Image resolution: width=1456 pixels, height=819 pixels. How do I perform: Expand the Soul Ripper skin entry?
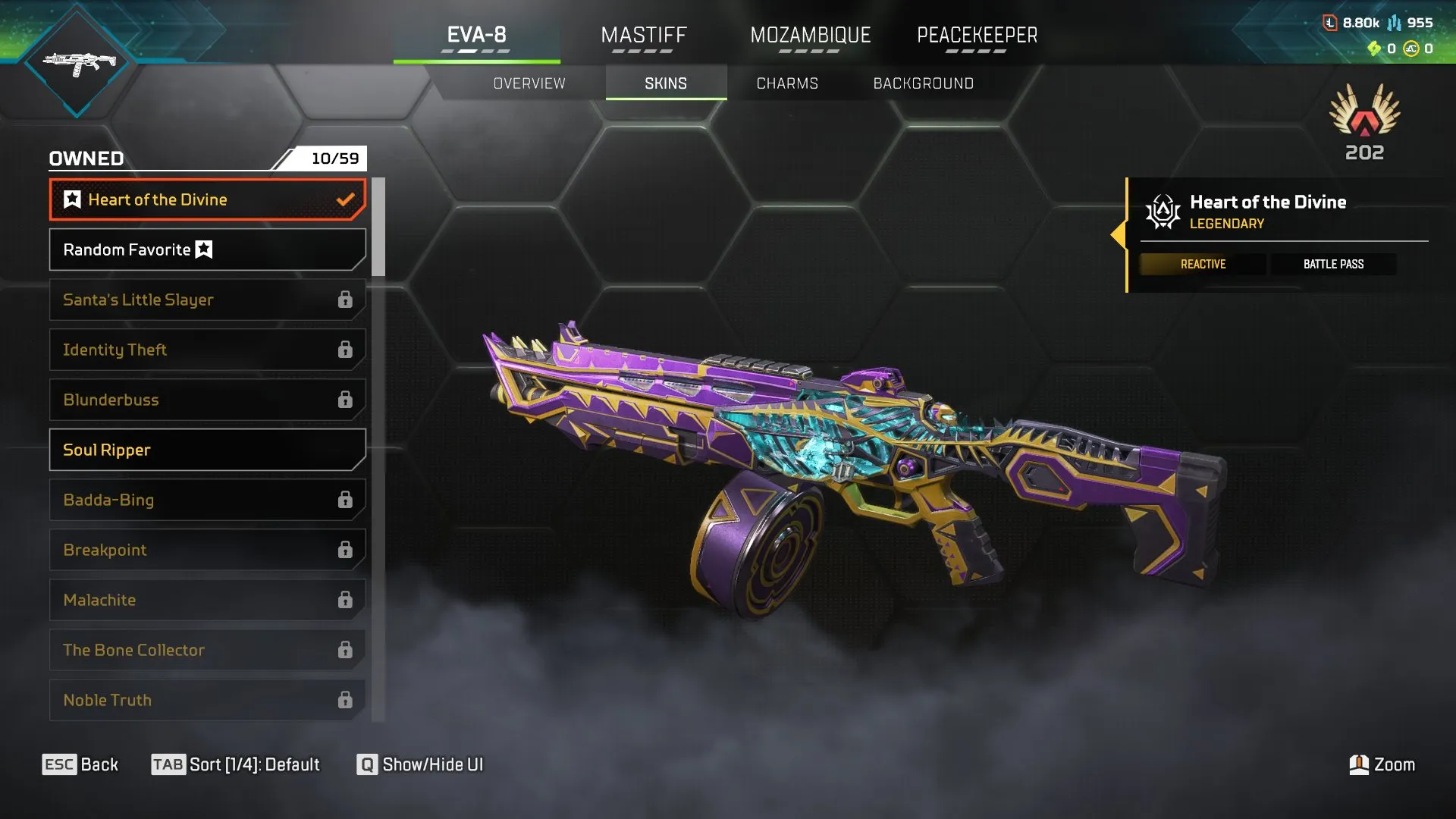coord(206,450)
